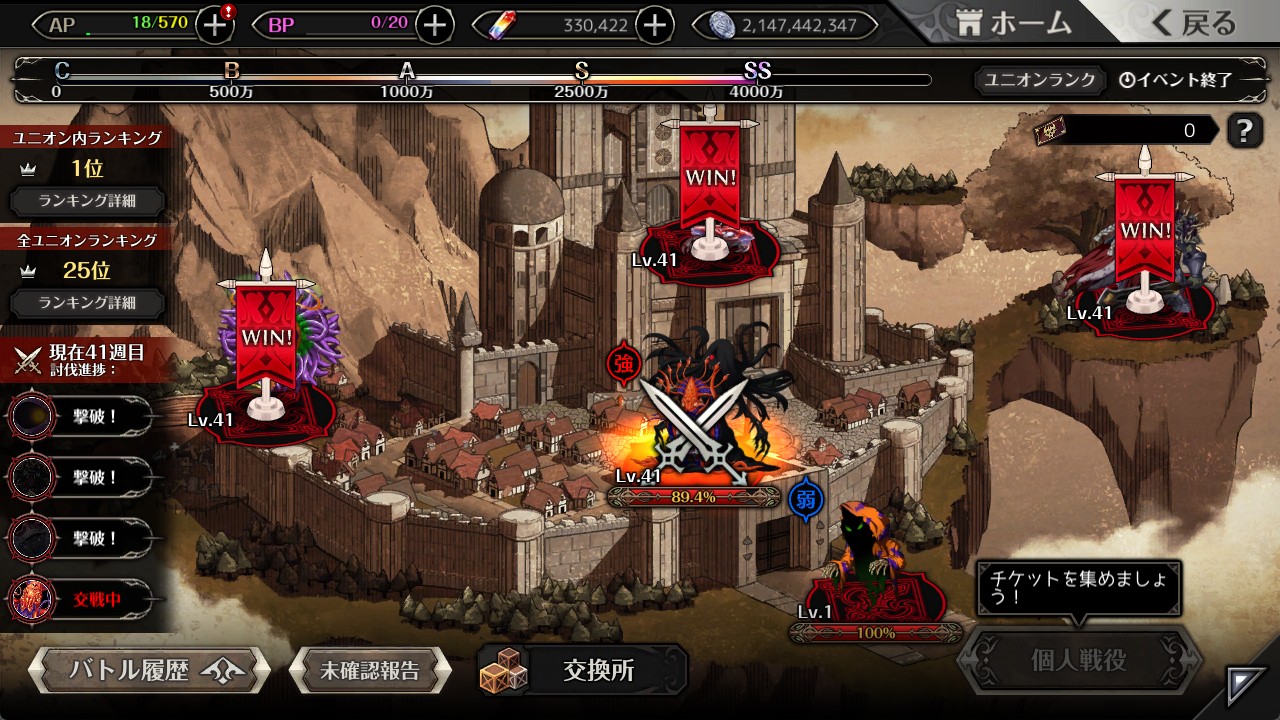Viewport: 1280px width, 720px height.
Task: Open the question mark help button
Action: (1244, 130)
